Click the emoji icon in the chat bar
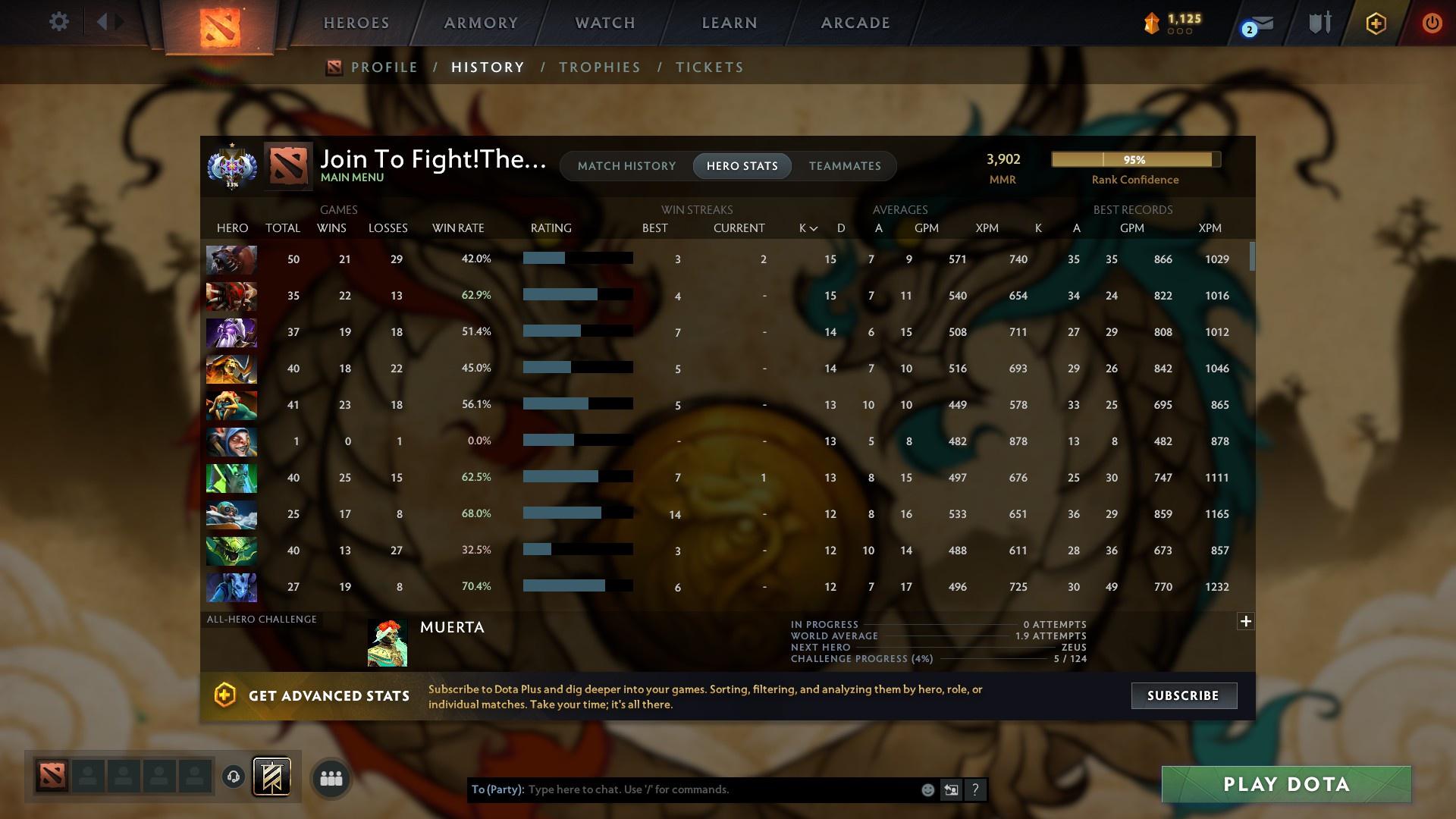 [927, 789]
